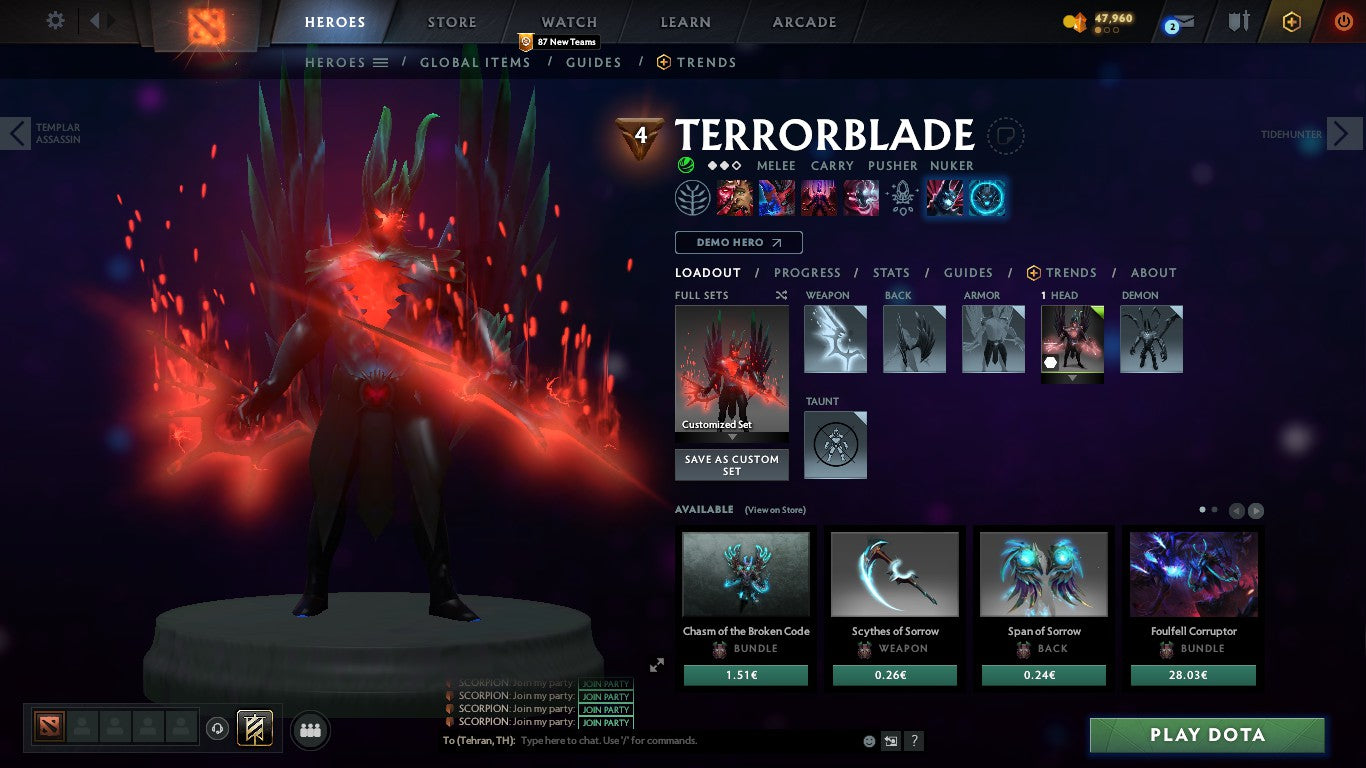Click the voice chat headset icon
The image size is (1366, 768).
[x=217, y=730]
